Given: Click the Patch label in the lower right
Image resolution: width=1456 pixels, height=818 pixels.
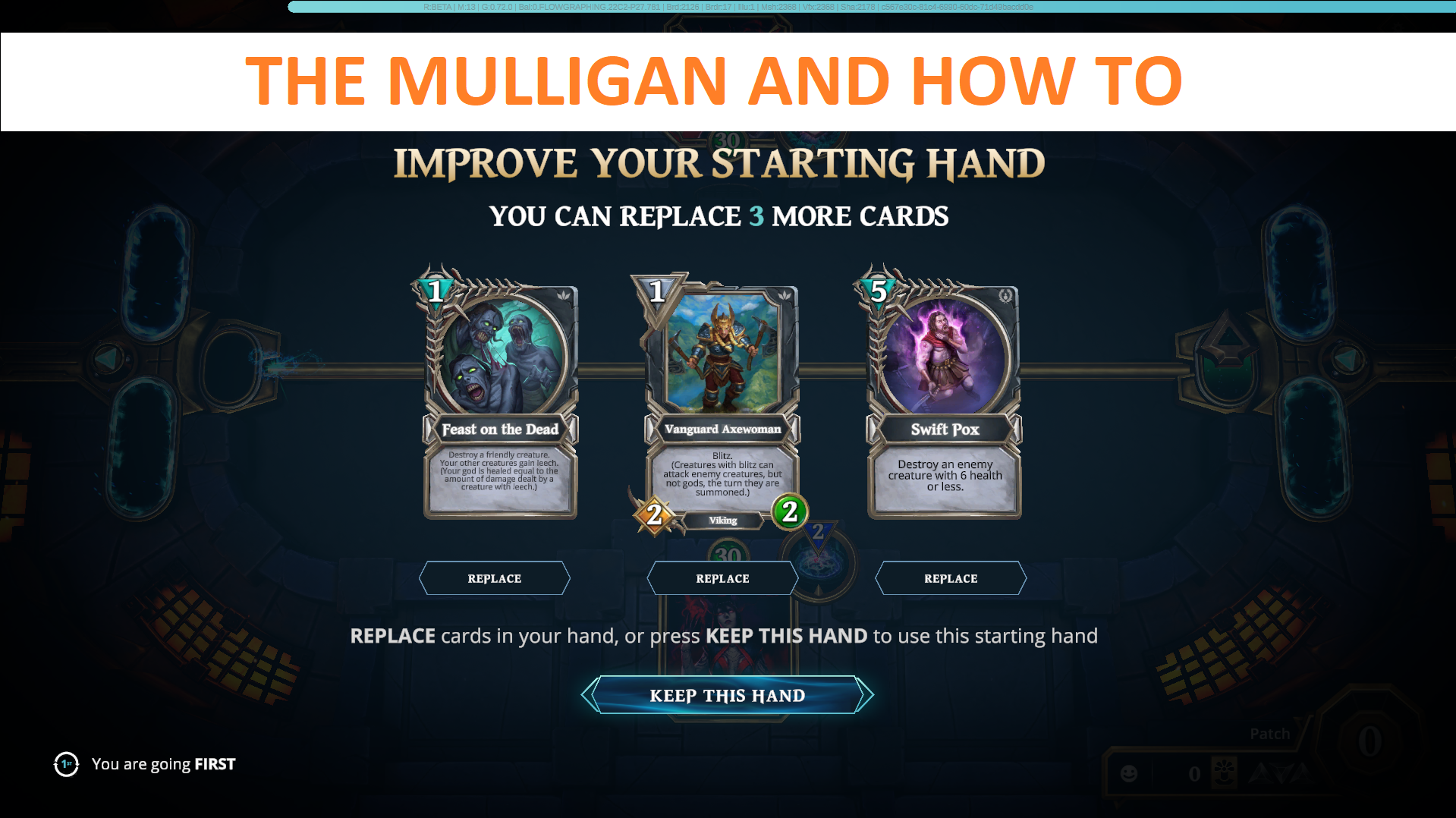Looking at the screenshot, I should coord(1269,733).
